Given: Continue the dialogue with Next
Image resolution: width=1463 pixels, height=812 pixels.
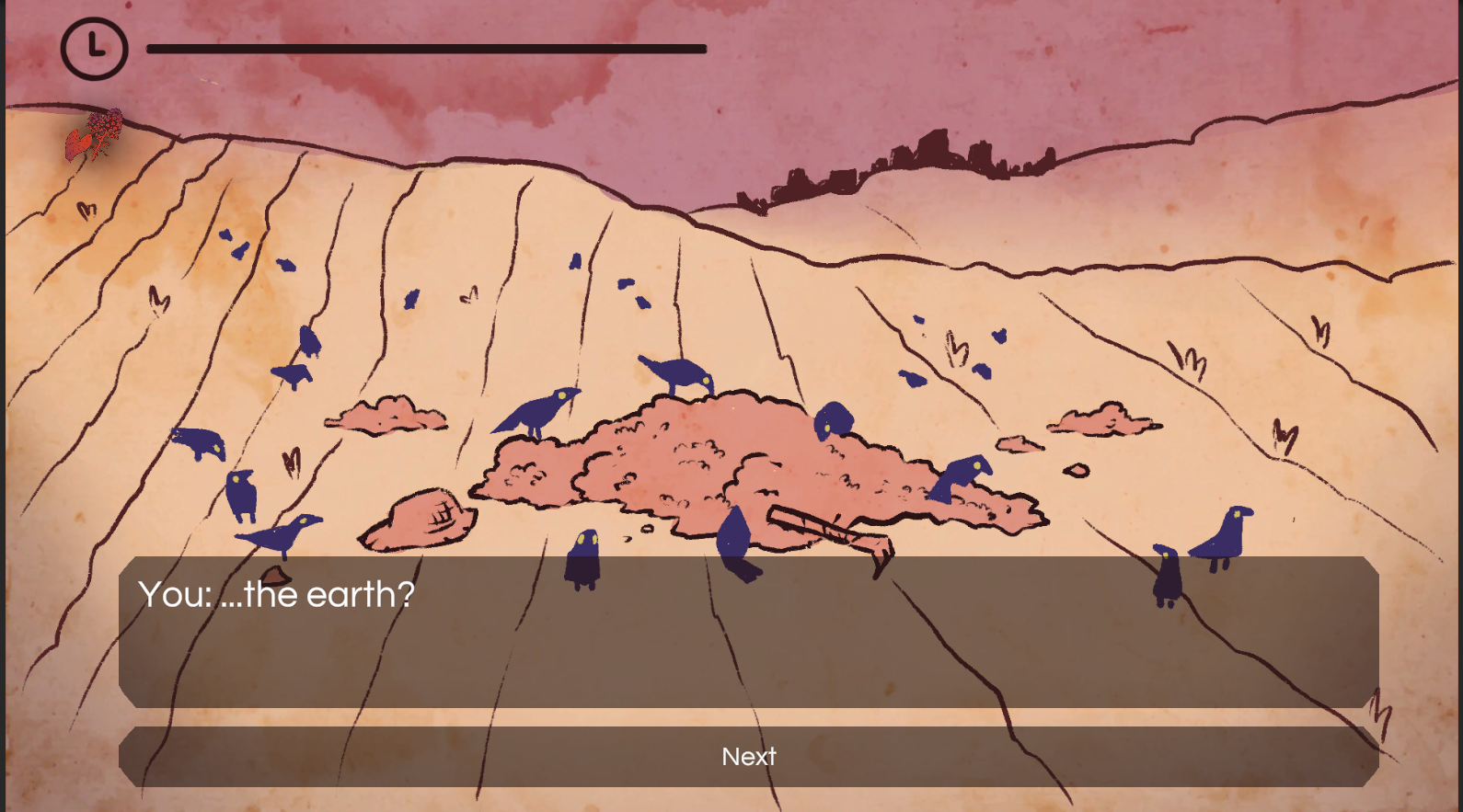Looking at the screenshot, I should 748,757.
